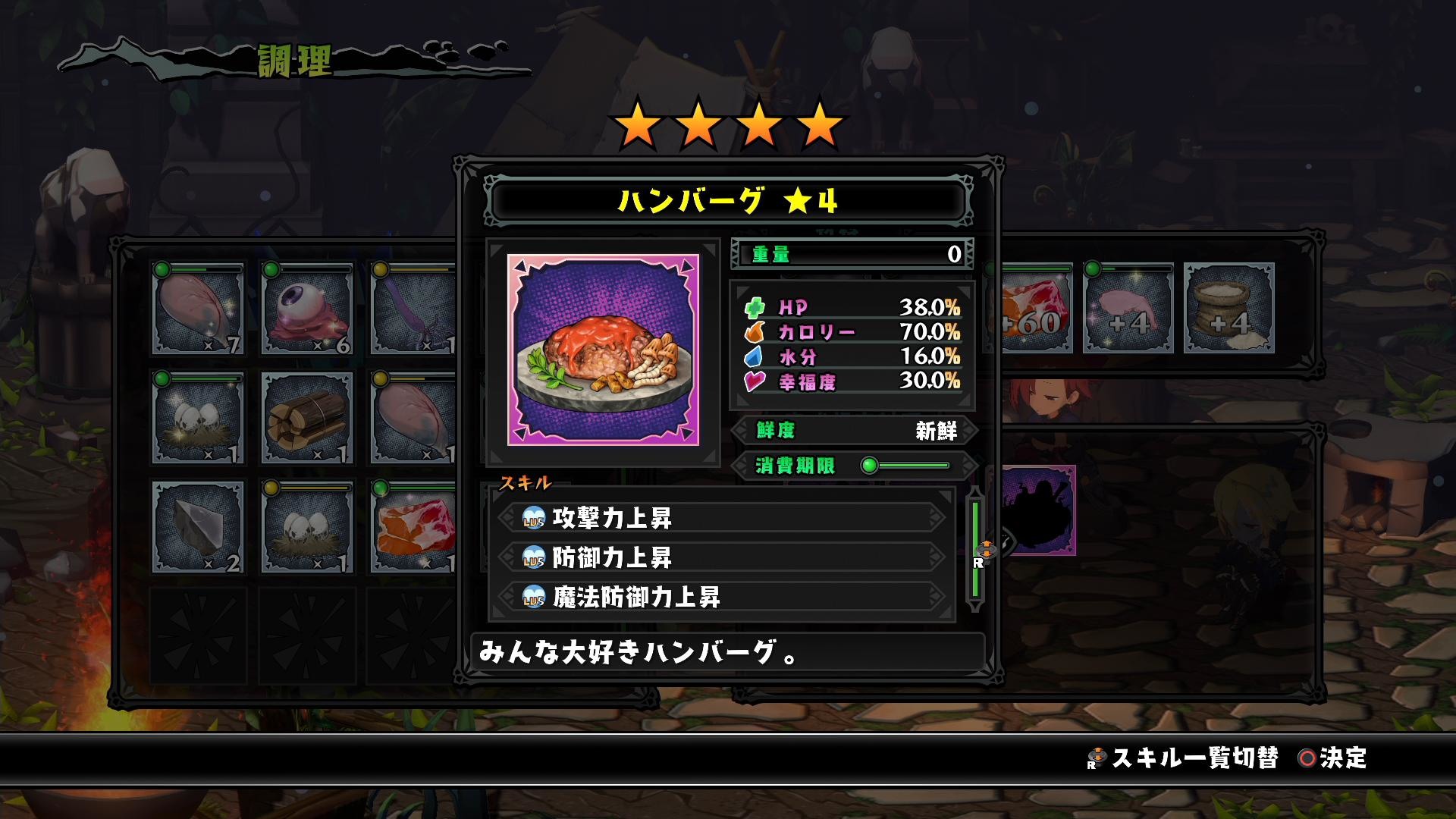Select the blue water droplet icon
Image resolution: width=1456 pixels, height=819 pixels.
click(x=752, y=357)
